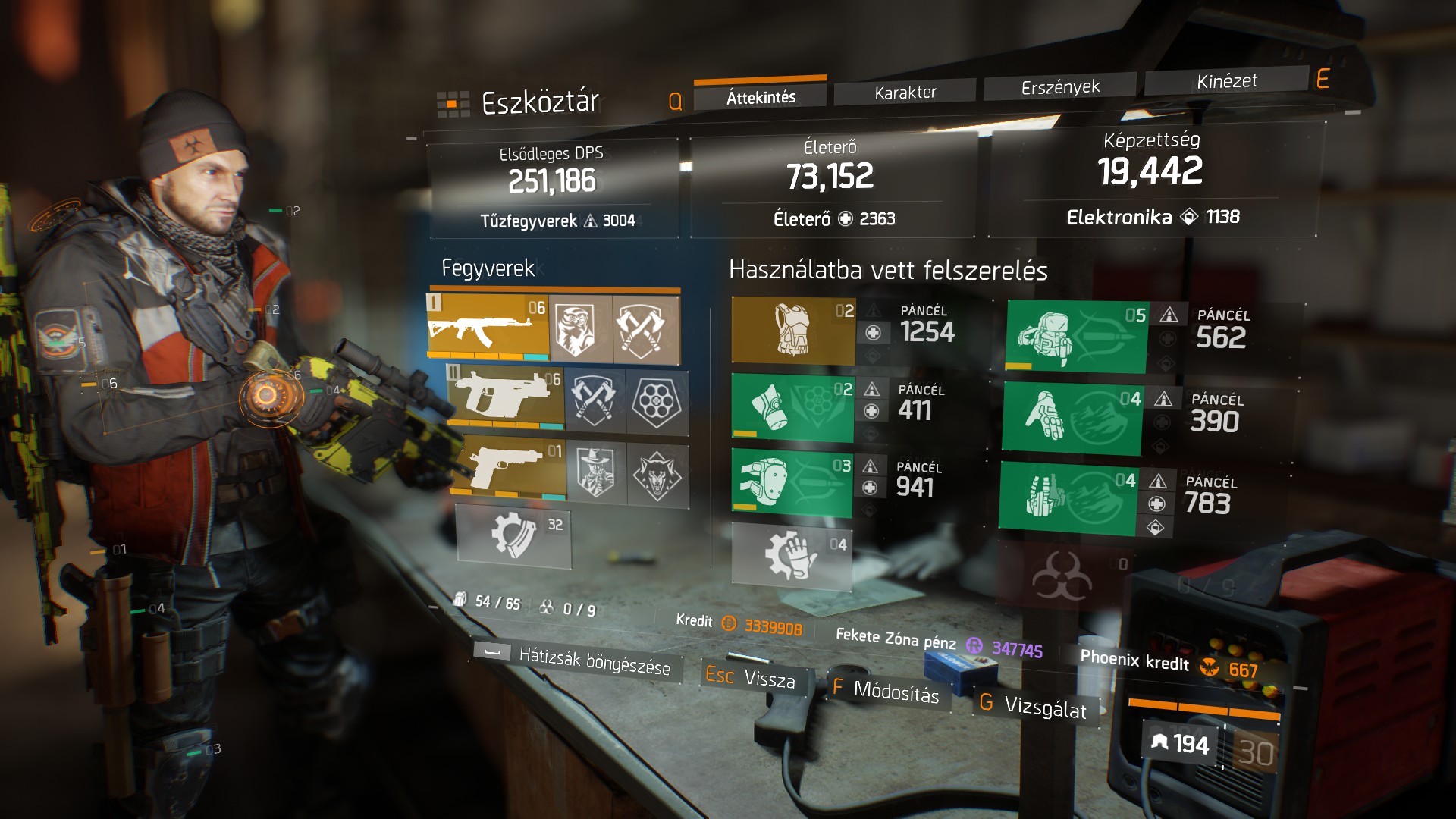1456x819 pixels.
Task: Select the gloves gear slot
Action: coord(1072,418)
